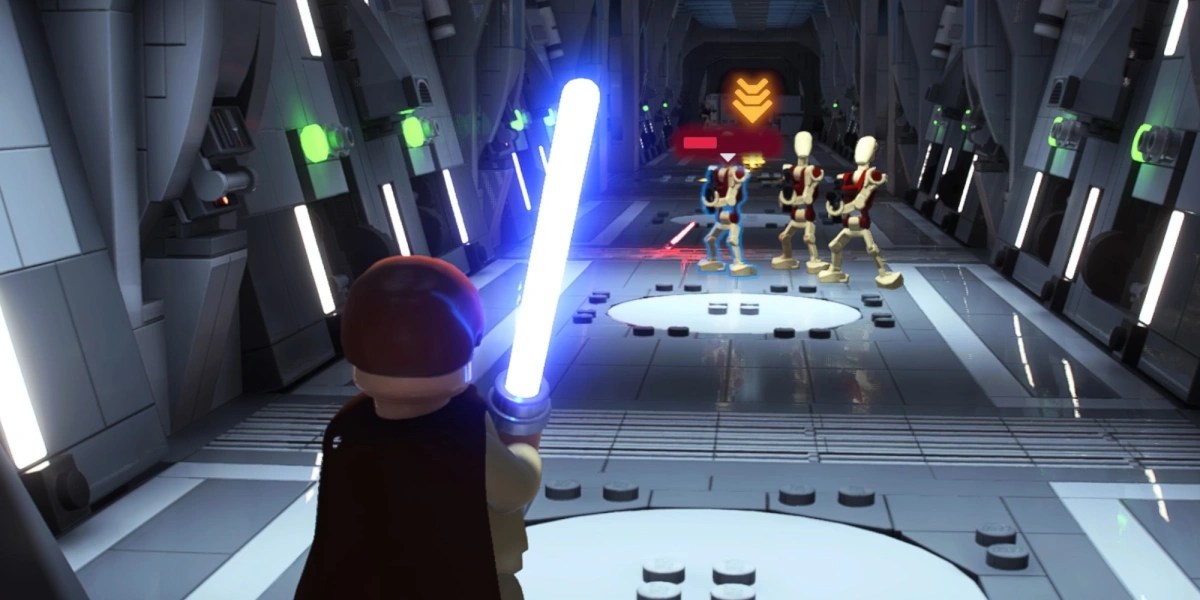Click the orange chevron objective marker
Image resolution: width=1200 pixels, height=600 pixels.
point(750,98)
